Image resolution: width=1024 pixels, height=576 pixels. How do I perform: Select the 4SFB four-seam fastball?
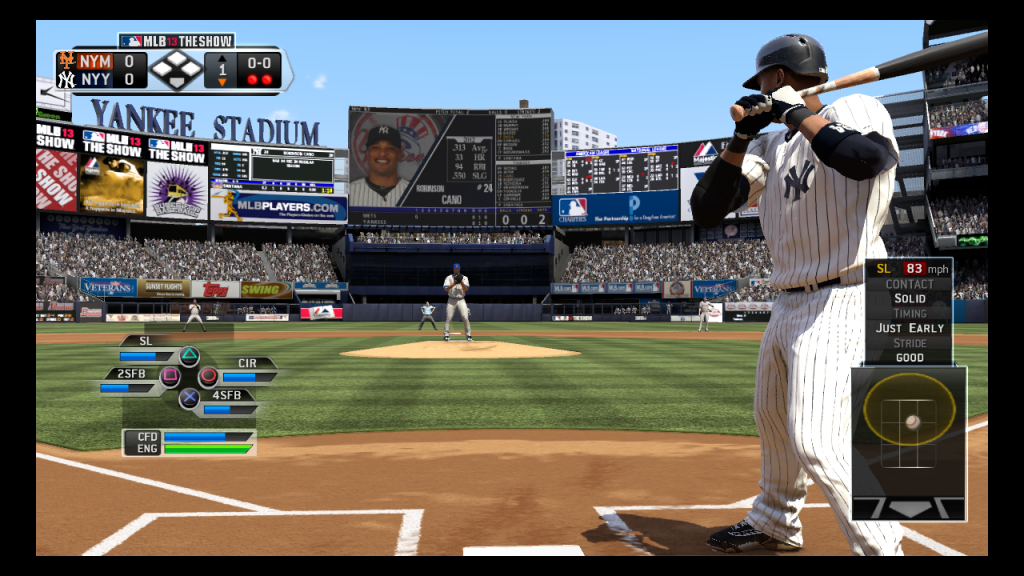pos(189,398)
